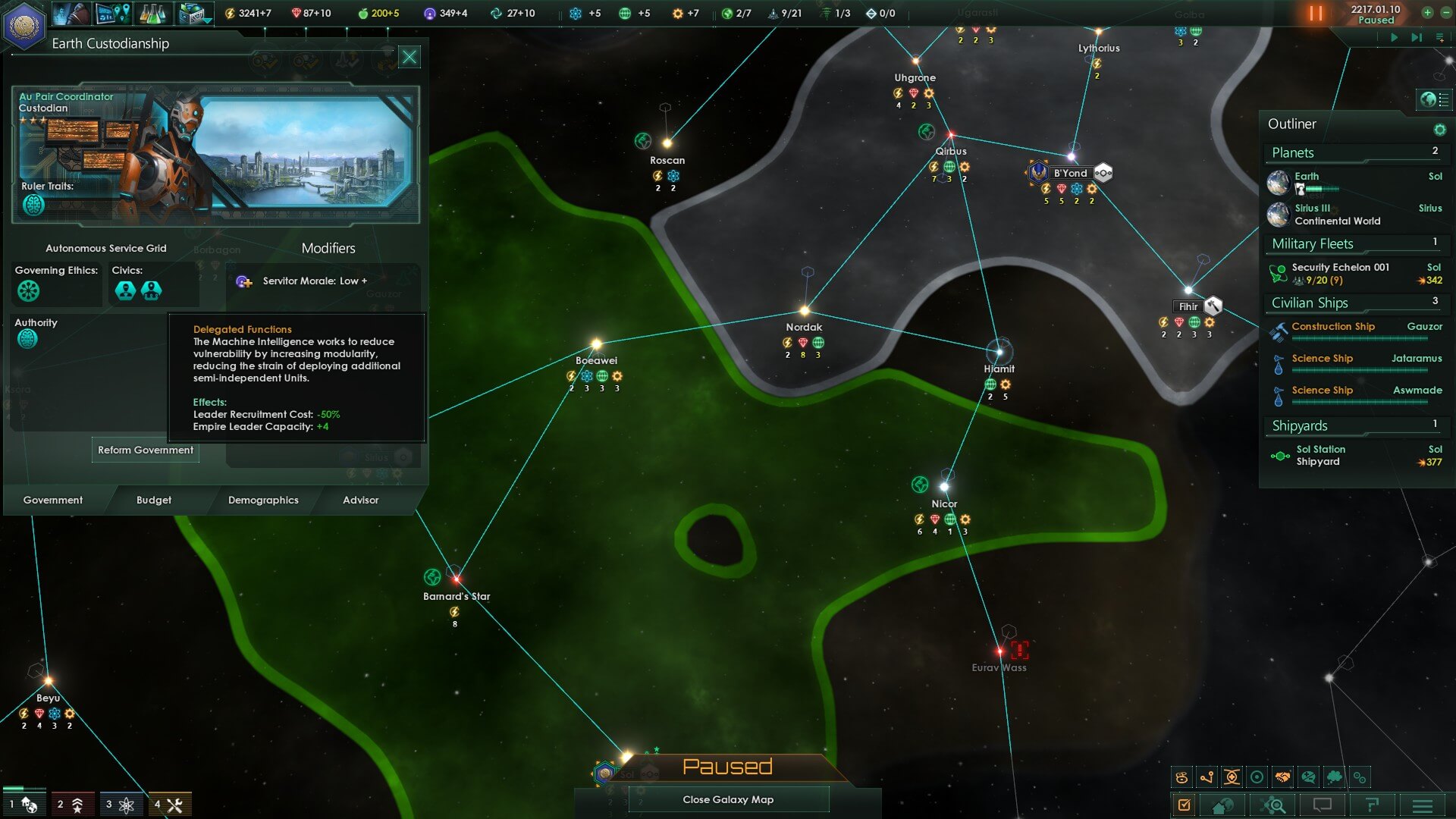Open the main menu hamburger button
This screenshot has width=1456, height=819.
click(1423, 805)
